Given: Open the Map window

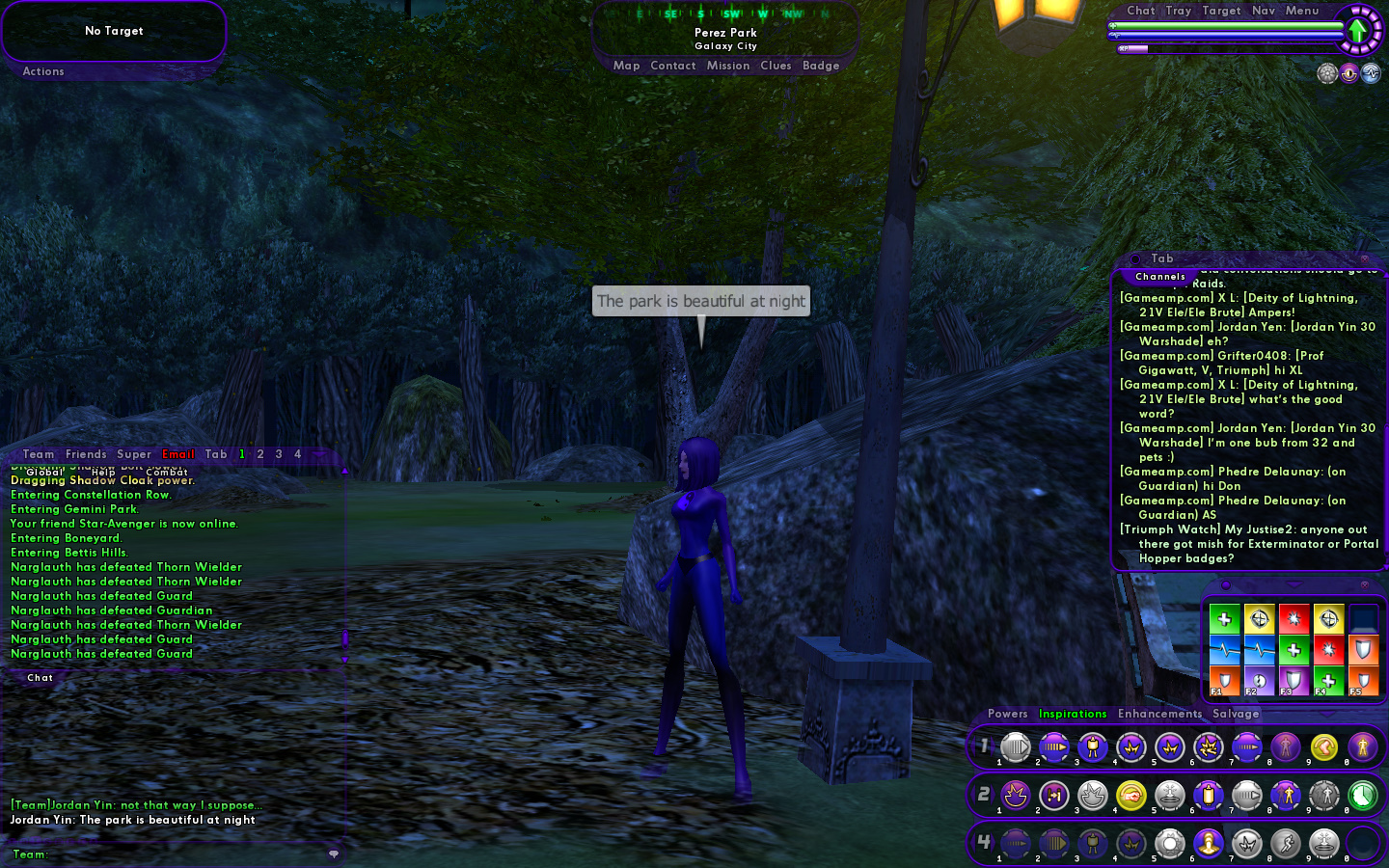Looking at the screenshot, I should (x=626, y=66).
